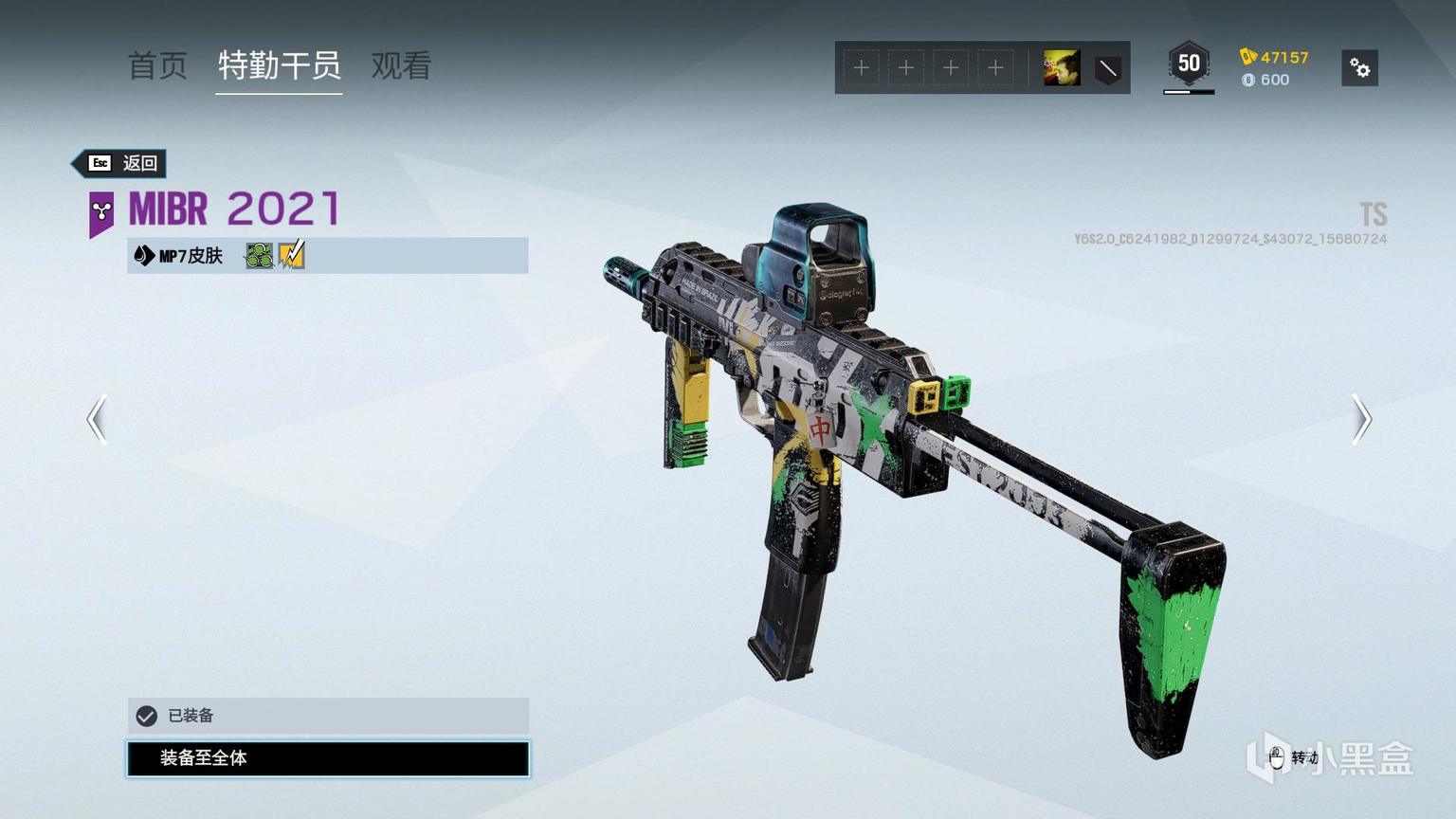Open the renown currency balance

(1274, 57)
